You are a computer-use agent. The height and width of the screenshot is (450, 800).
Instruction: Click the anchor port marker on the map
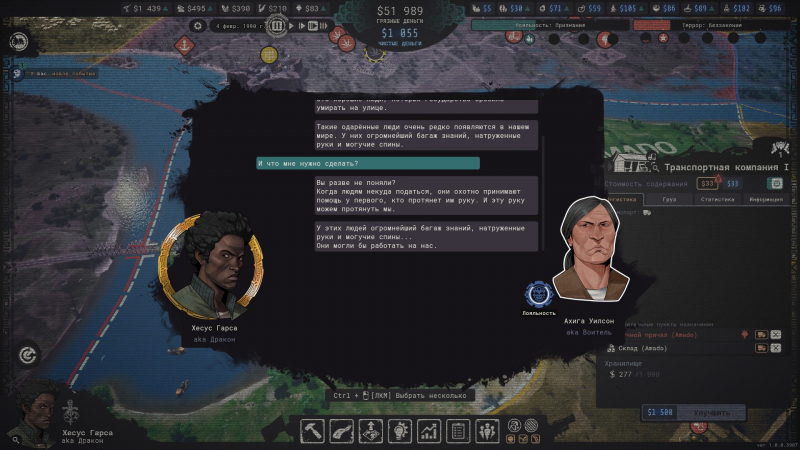pos(183,44)
